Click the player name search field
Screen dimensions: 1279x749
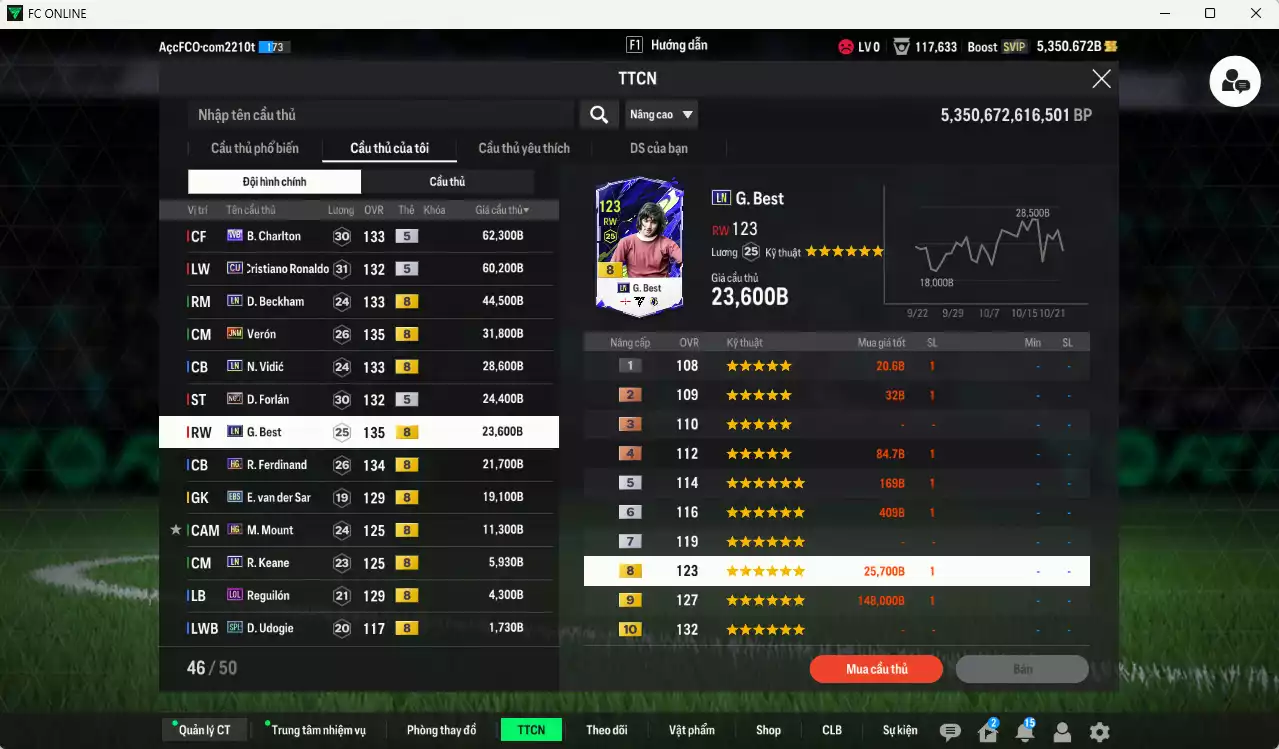(380, 115)
